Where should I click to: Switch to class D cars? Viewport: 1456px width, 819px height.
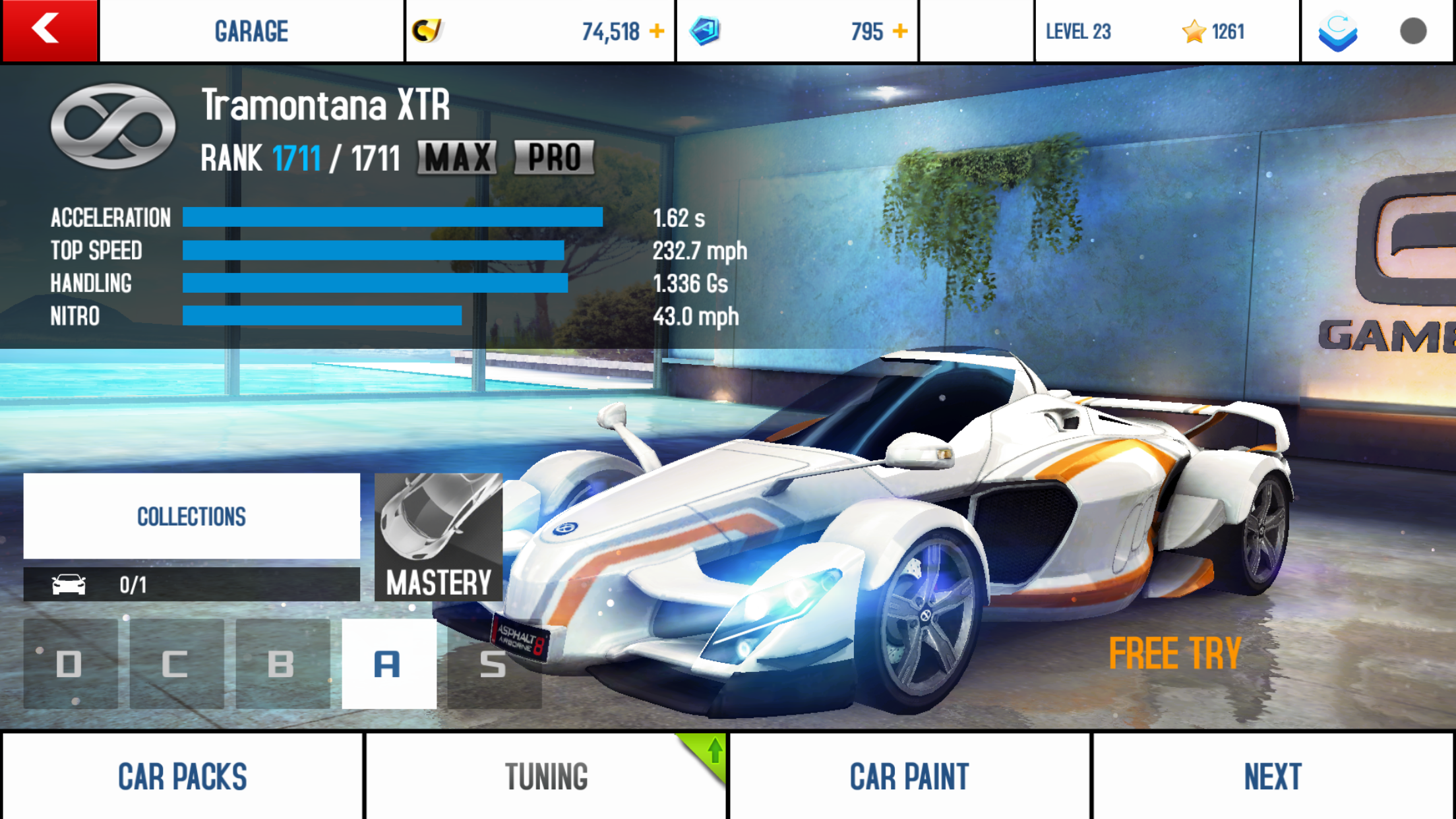pyautogui.click(x=70, y=664)
